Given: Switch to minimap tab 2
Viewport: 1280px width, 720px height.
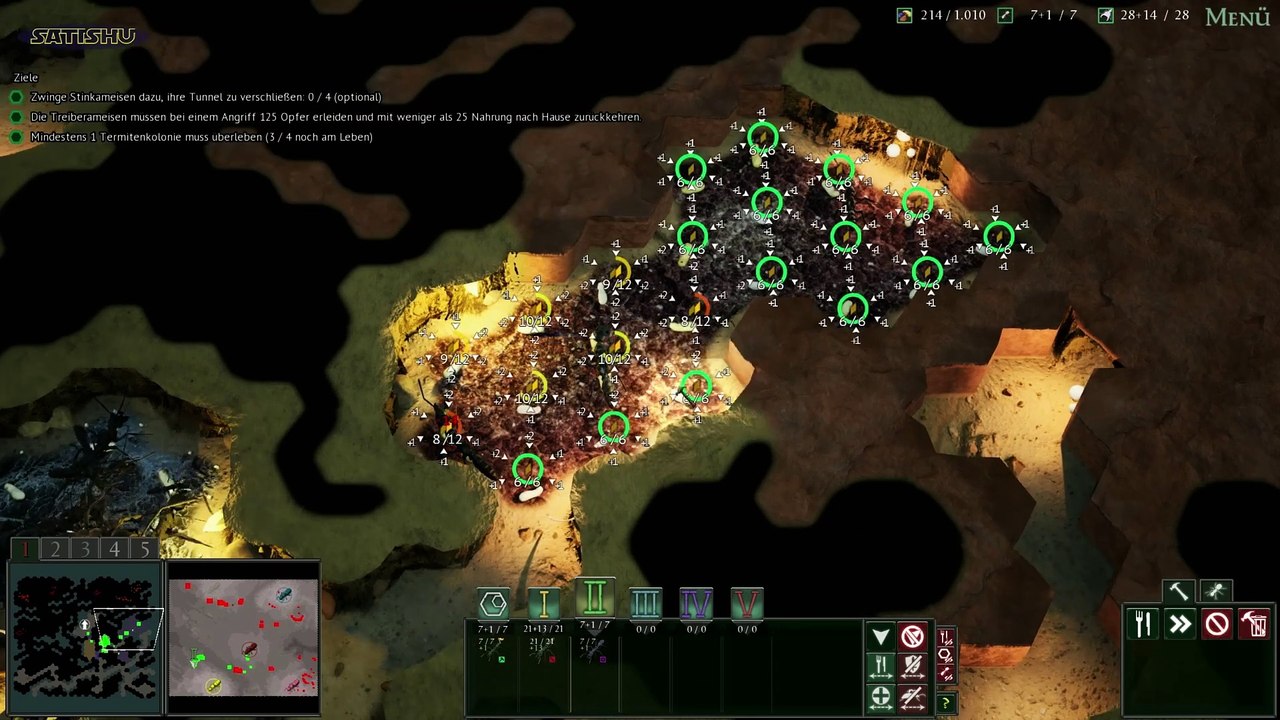Looking at the screenshot, I should [x=55, y=549].
